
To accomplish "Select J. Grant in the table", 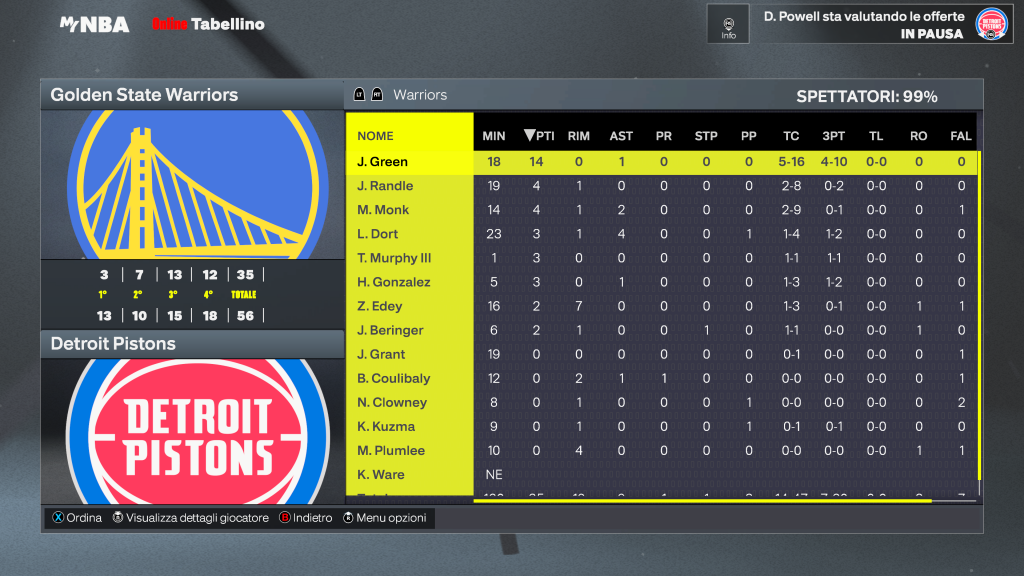I will (x=381, y=354).
